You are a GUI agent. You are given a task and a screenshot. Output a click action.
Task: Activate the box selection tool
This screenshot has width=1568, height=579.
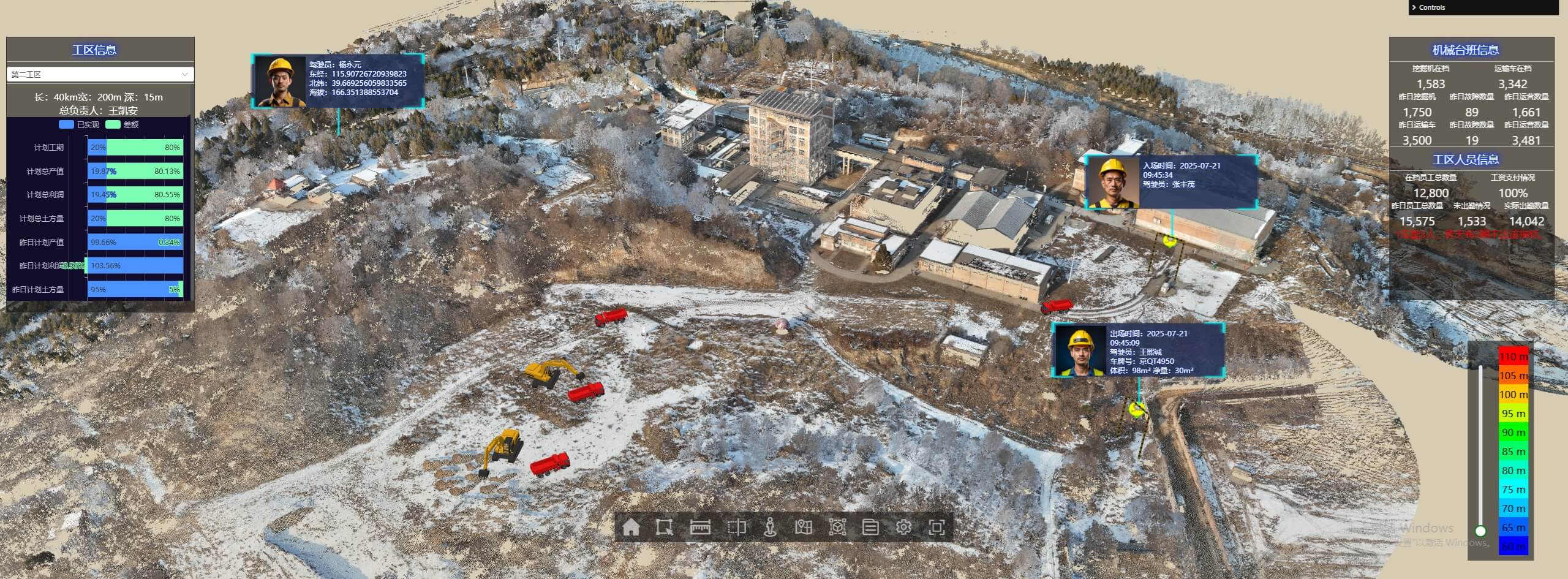click(x=664, y=527)
